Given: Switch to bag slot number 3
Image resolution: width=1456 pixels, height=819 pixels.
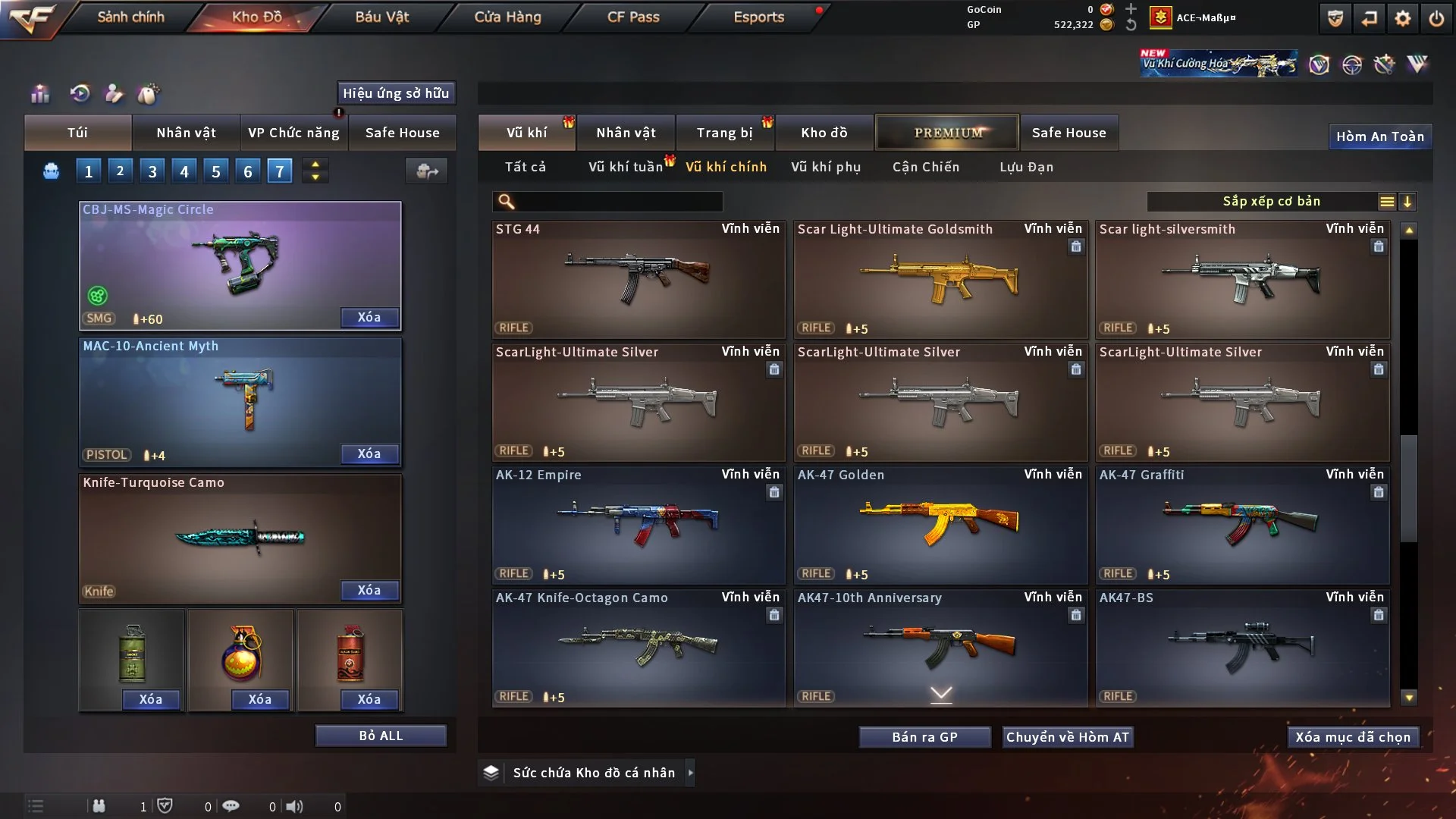Looking at the screenshot, I should tap(152, 171).
